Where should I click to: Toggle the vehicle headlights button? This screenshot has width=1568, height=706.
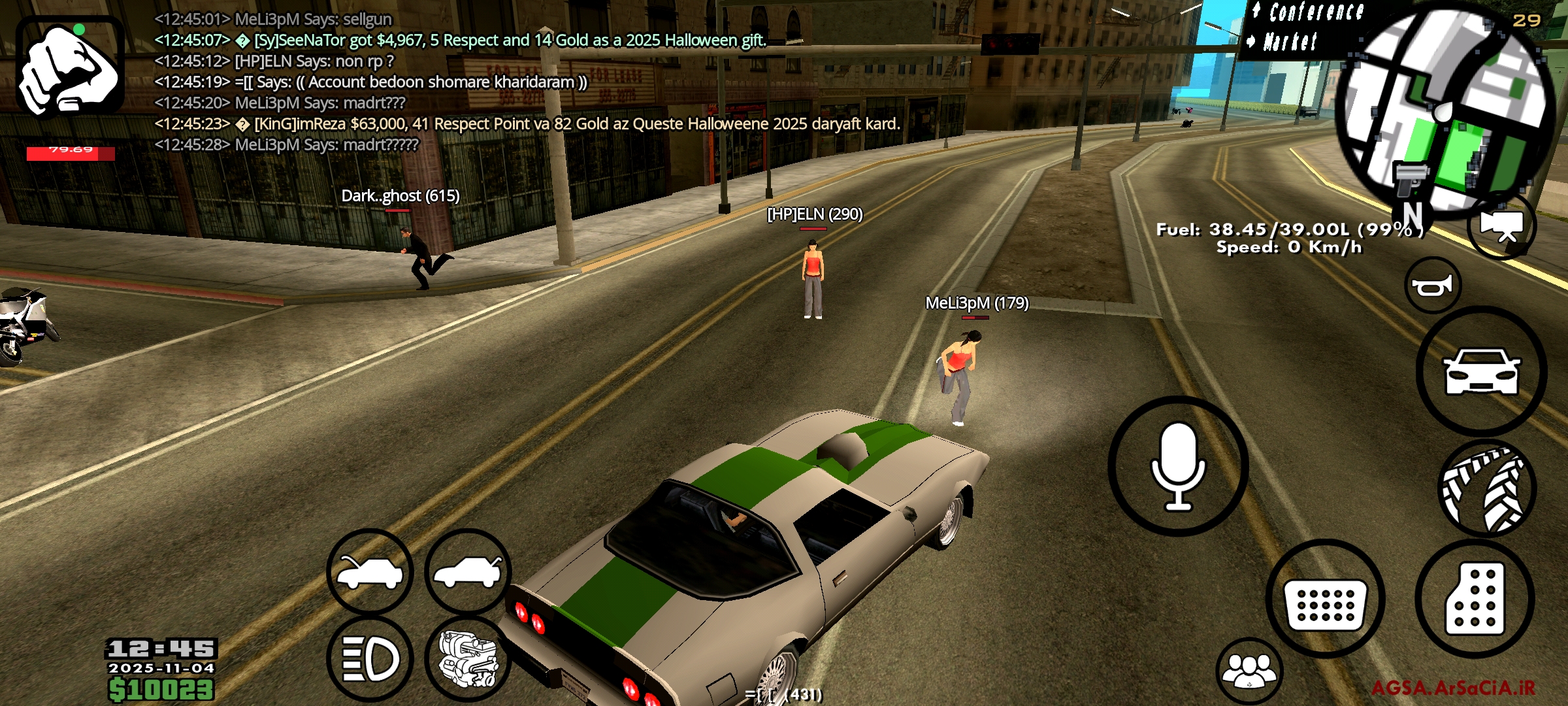[x=370, y=658]
